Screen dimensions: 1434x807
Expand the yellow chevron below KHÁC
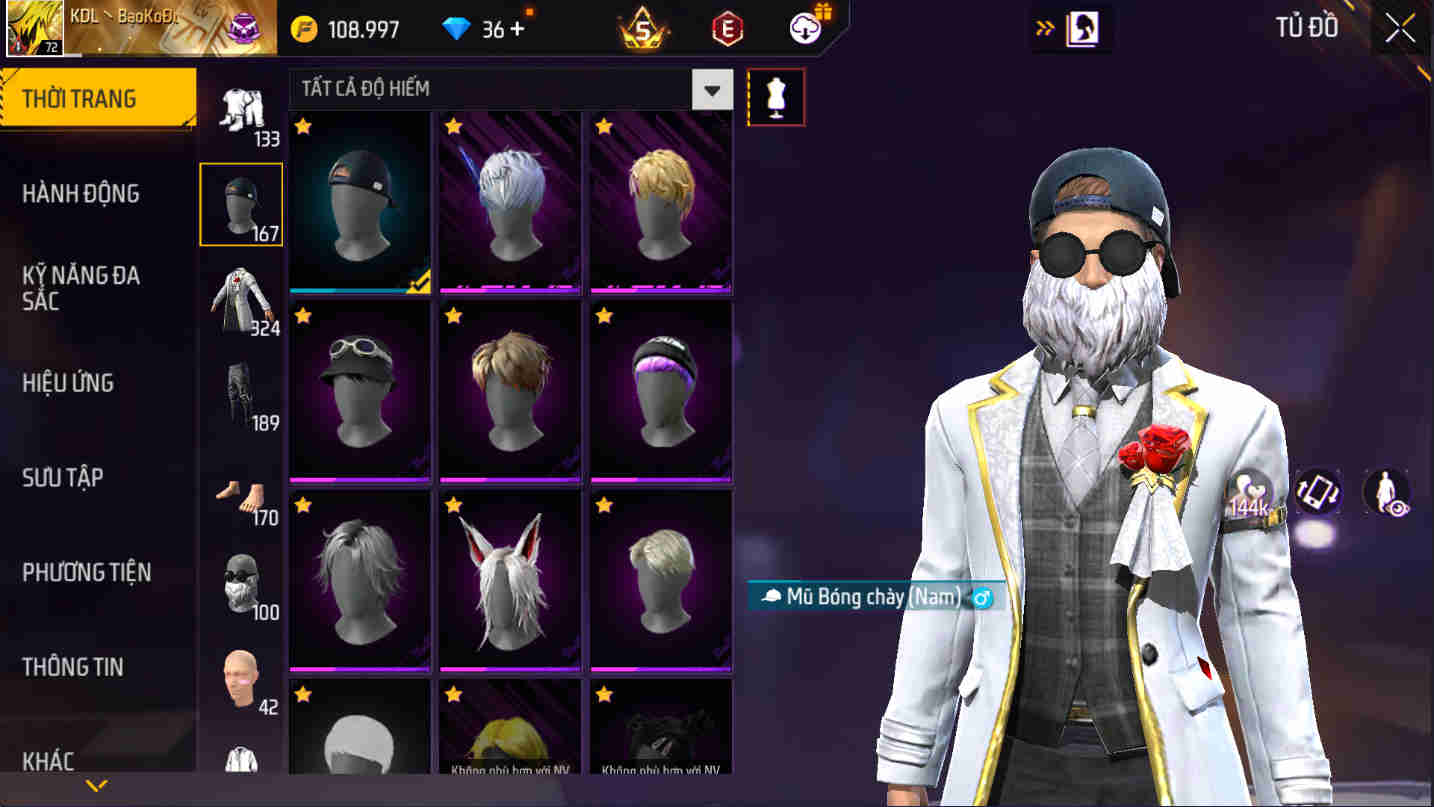pyautogui.click(x=95, y=785)
